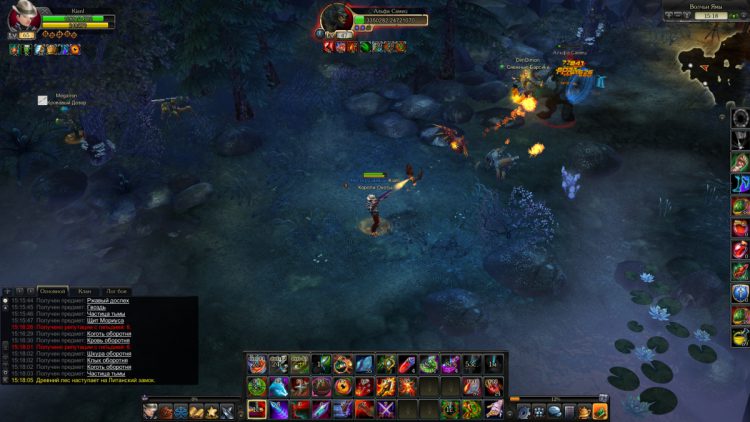Click the pink pig item slot
This screenshot has width=750, height=422.
[x=494, y=409]
